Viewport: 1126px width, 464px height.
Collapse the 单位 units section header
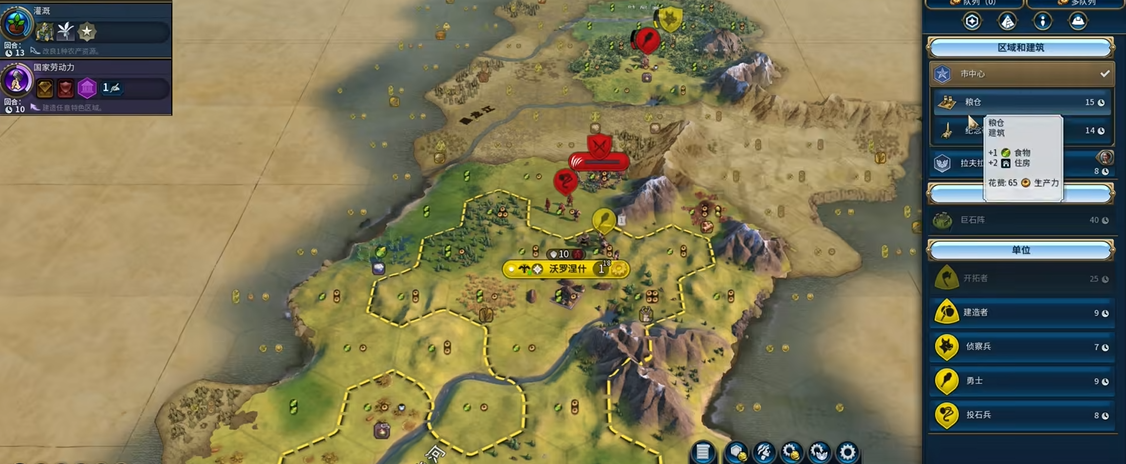pyautogui.click(x=1020, y=250)
